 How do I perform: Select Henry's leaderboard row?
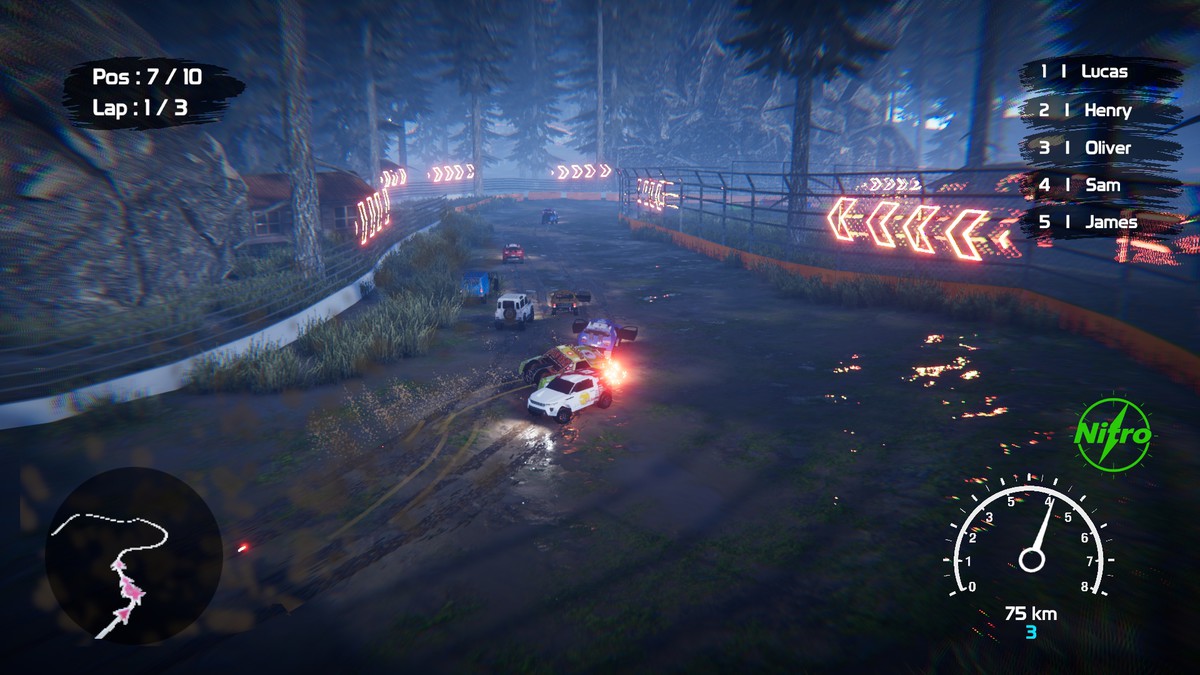(x=1099, y=110)
